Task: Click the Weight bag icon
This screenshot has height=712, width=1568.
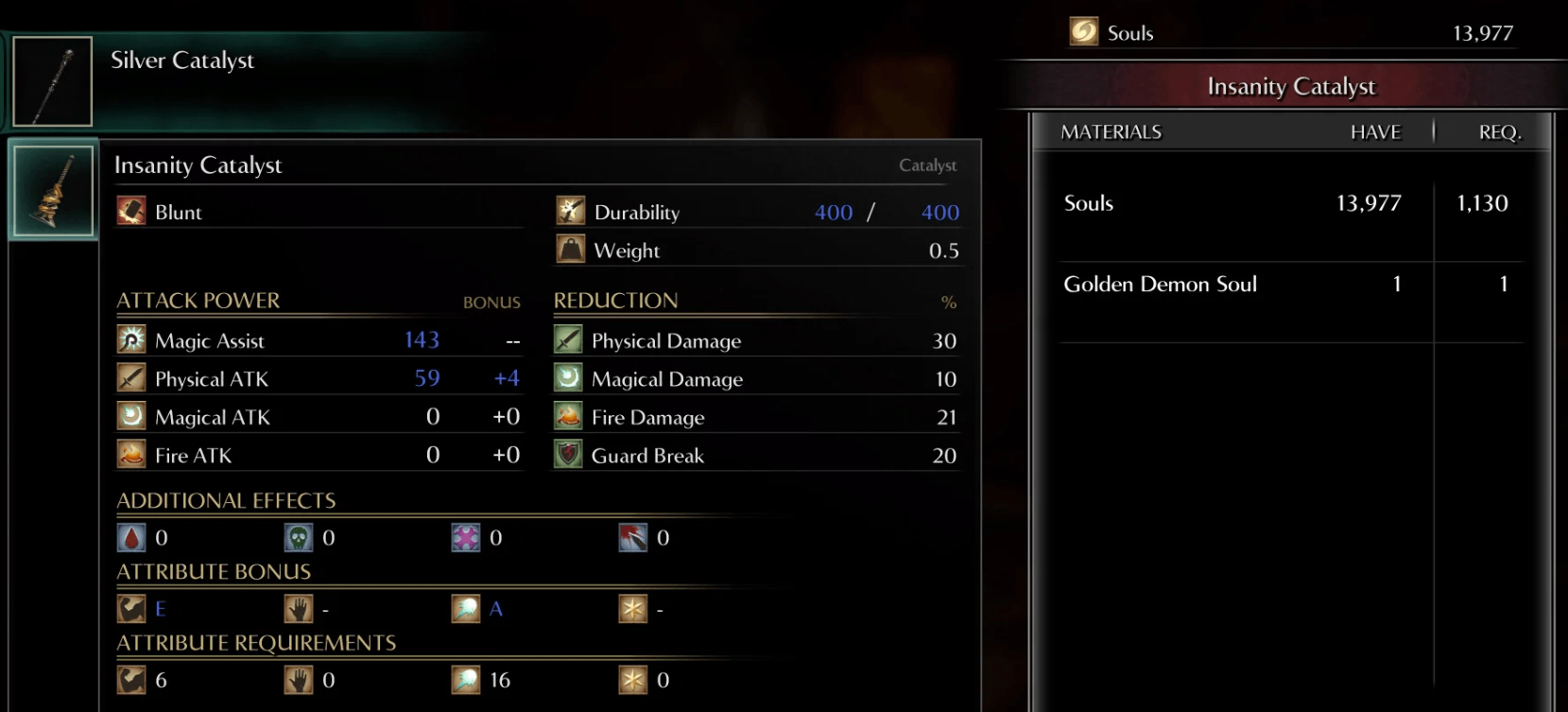Action: pyautogui.click(x=570, y=250)
